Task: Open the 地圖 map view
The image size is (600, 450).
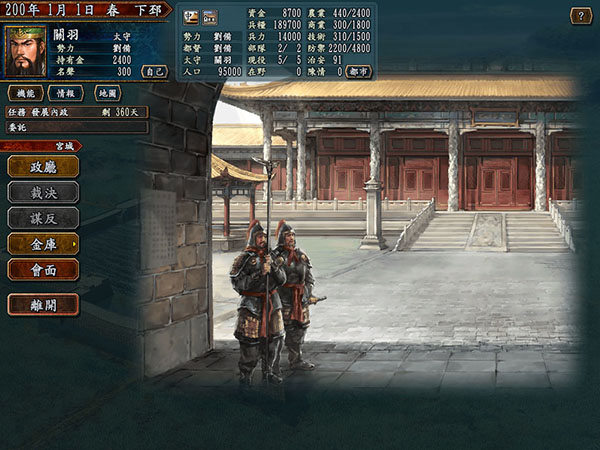Action: click(x=108, y=93)
